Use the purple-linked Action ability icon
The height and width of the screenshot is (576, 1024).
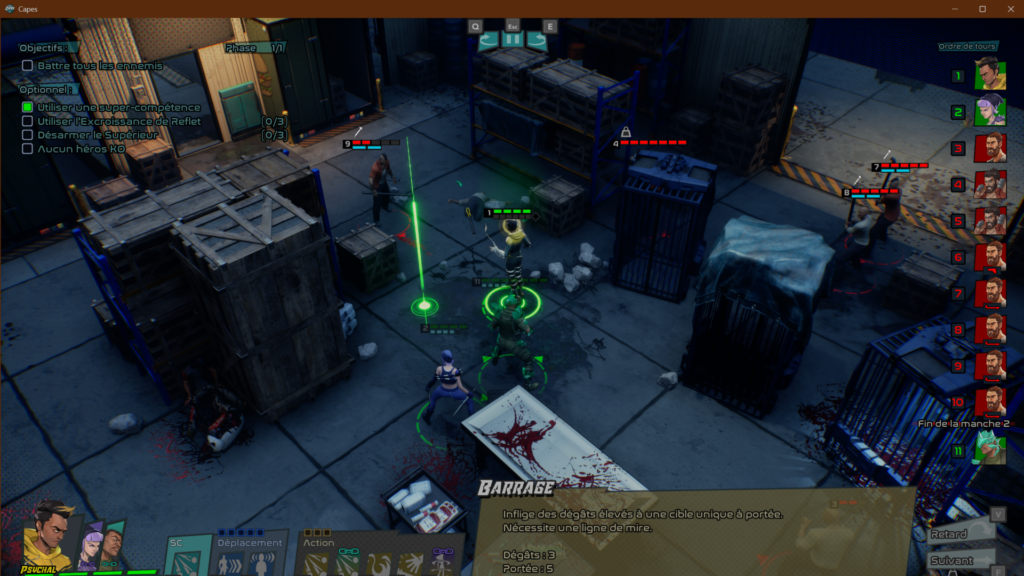(x=443, y=564)
